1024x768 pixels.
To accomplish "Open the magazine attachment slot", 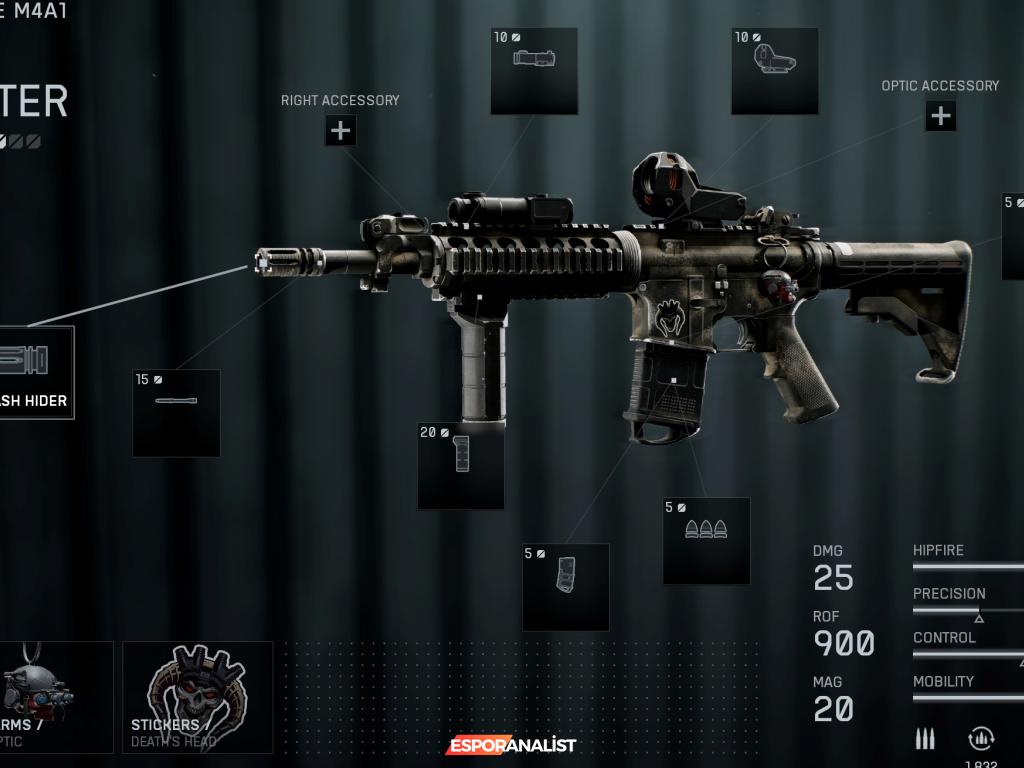I will click(x=566, y=587).
